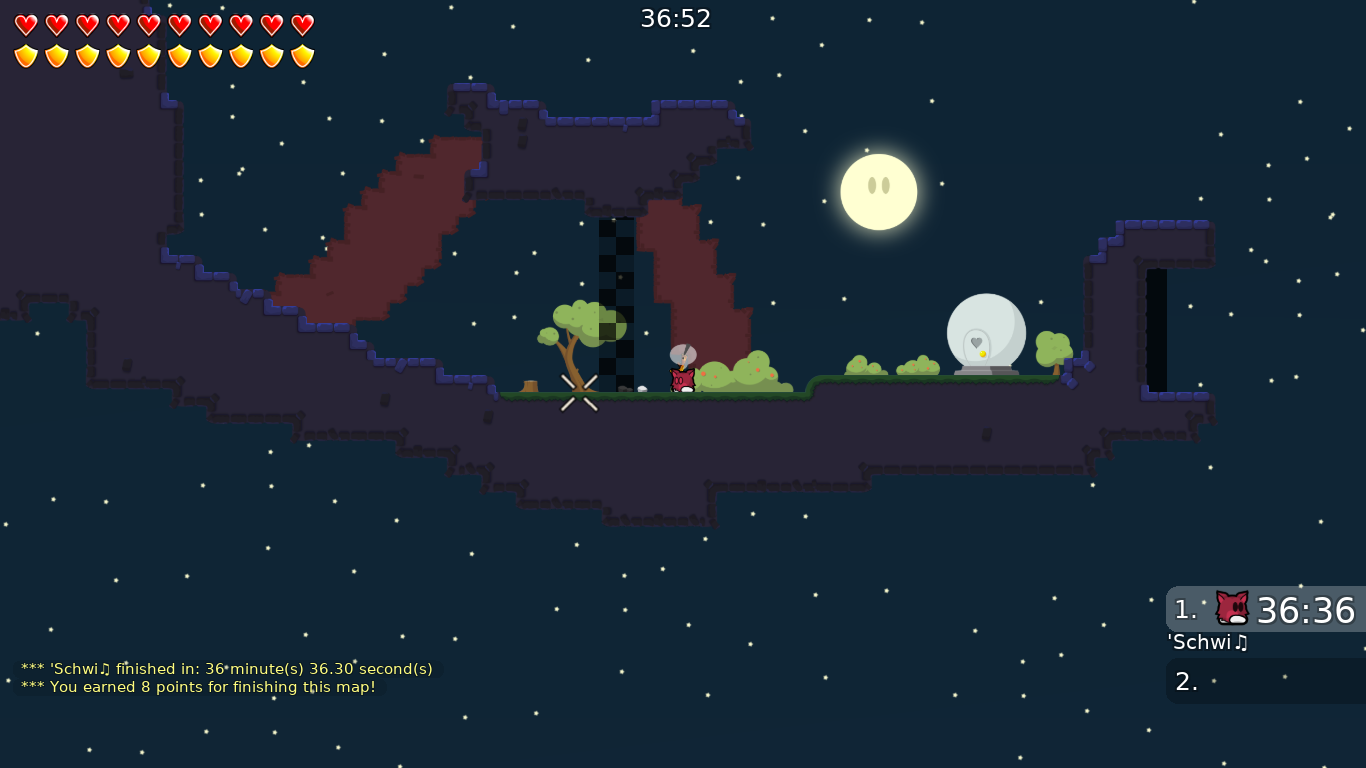Viewport: 1366px width, 768px height.
Task: Select the fox tee avatar in the scoreboard
Action: (1232, 608)
